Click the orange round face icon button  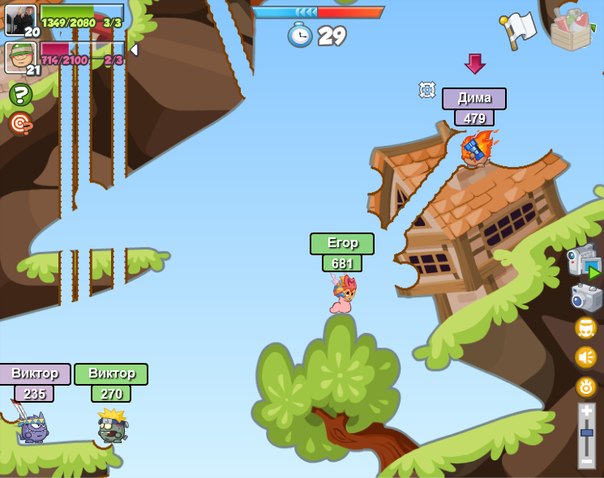click(x=586, y=328)
